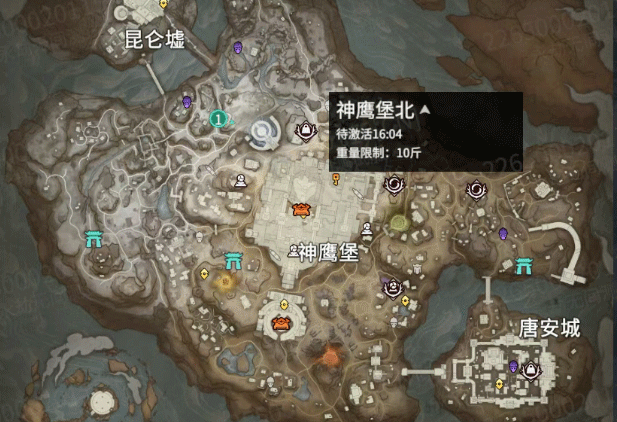
Task: Click the yellow marker above 昆仑墟
Action: (x=164, y=4)
